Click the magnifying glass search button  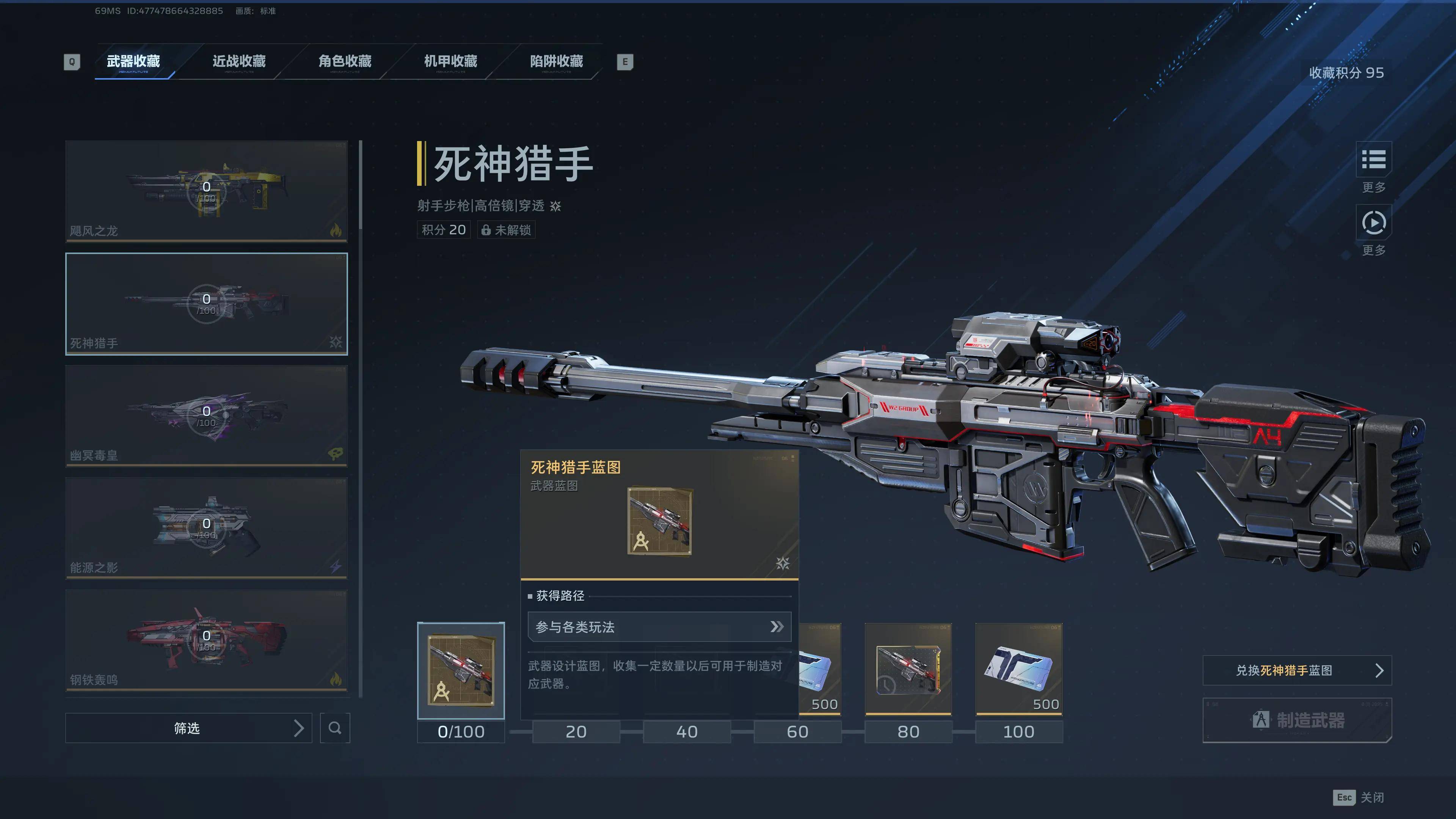pyautogui.click(x=334, y=728)
